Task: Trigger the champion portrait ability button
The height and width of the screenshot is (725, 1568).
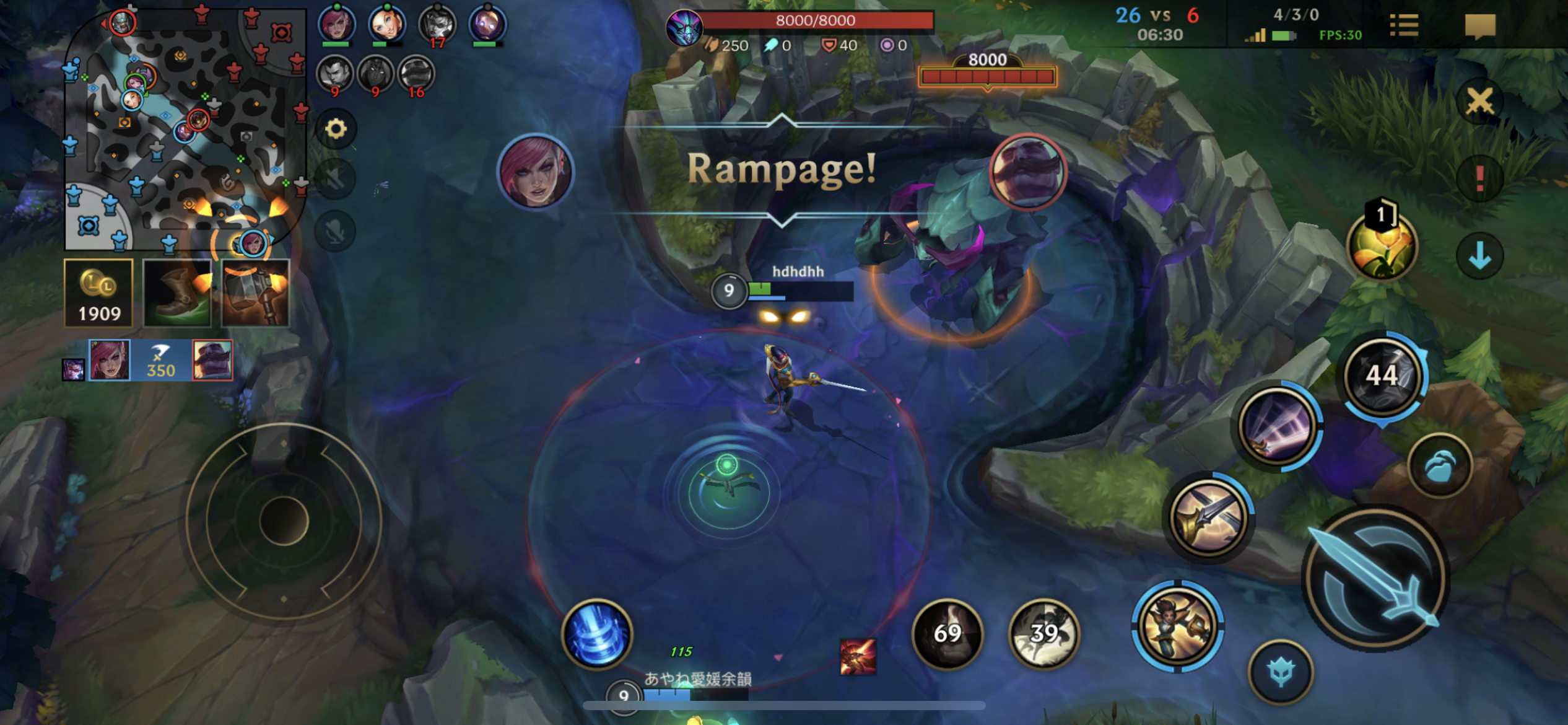Action: [1177, 626]
